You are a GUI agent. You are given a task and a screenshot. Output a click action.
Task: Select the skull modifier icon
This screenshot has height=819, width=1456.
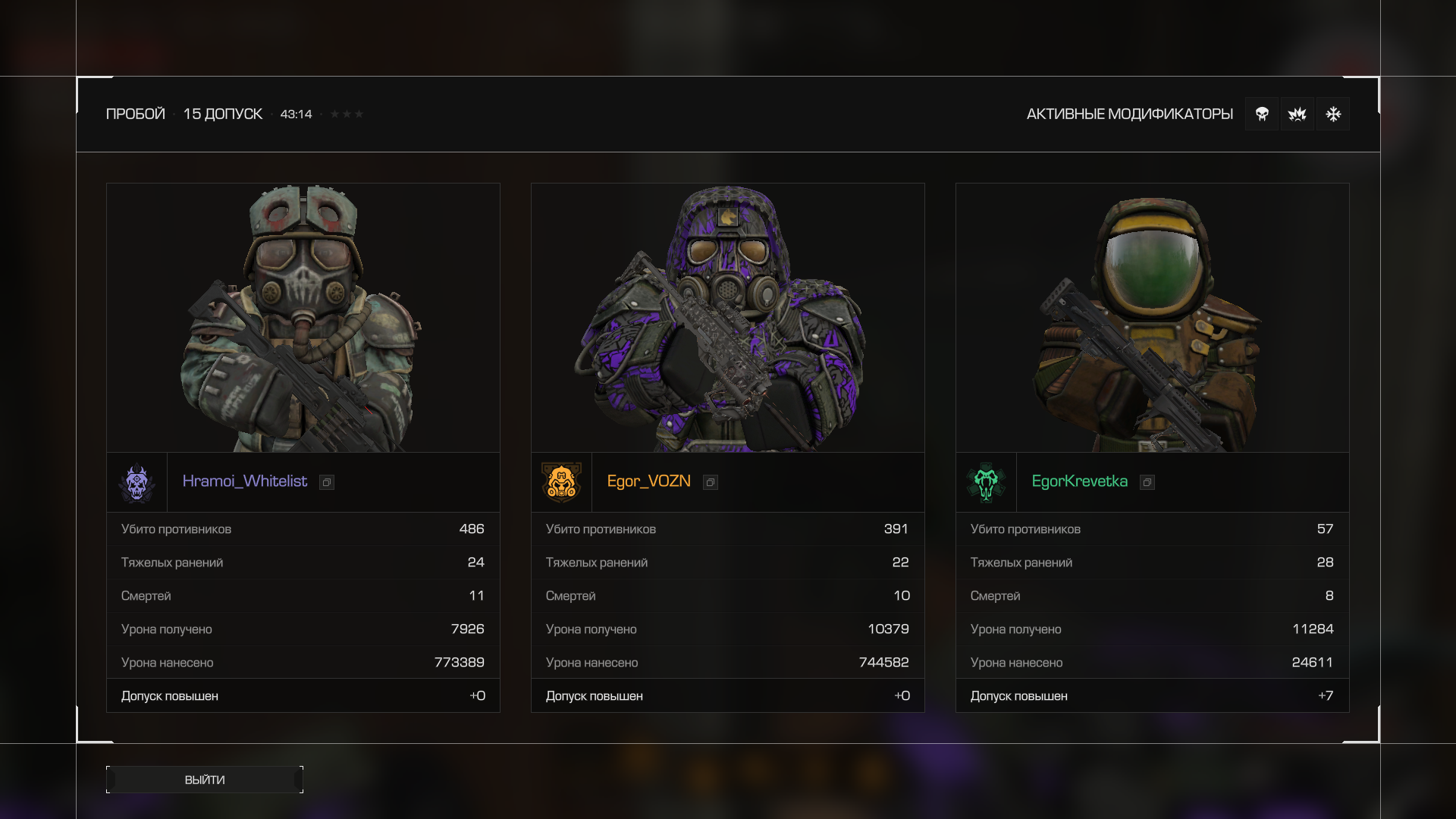click(x=1262, y=114)
